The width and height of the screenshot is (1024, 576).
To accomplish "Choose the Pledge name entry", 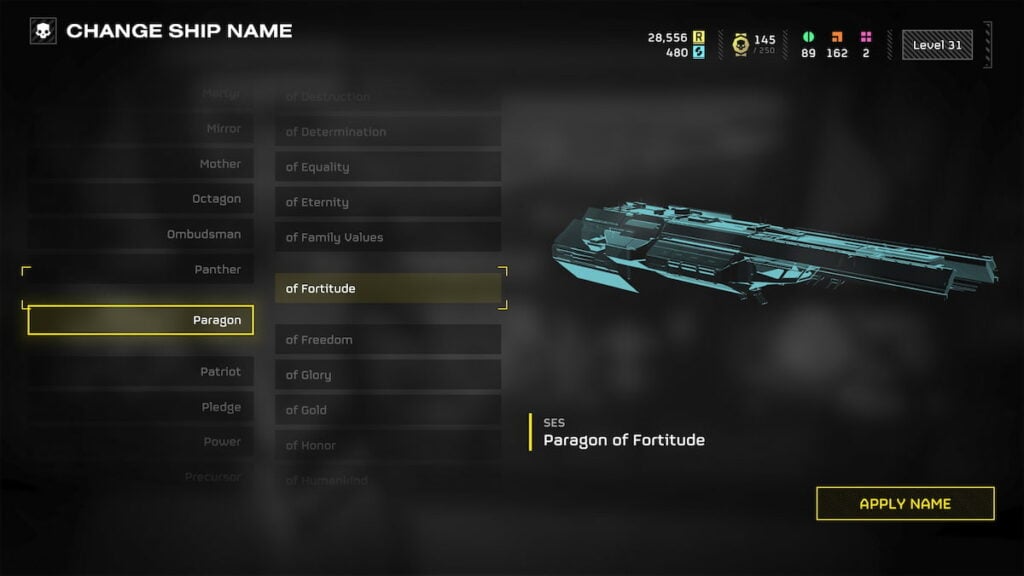I will click(x=141, y=407).
